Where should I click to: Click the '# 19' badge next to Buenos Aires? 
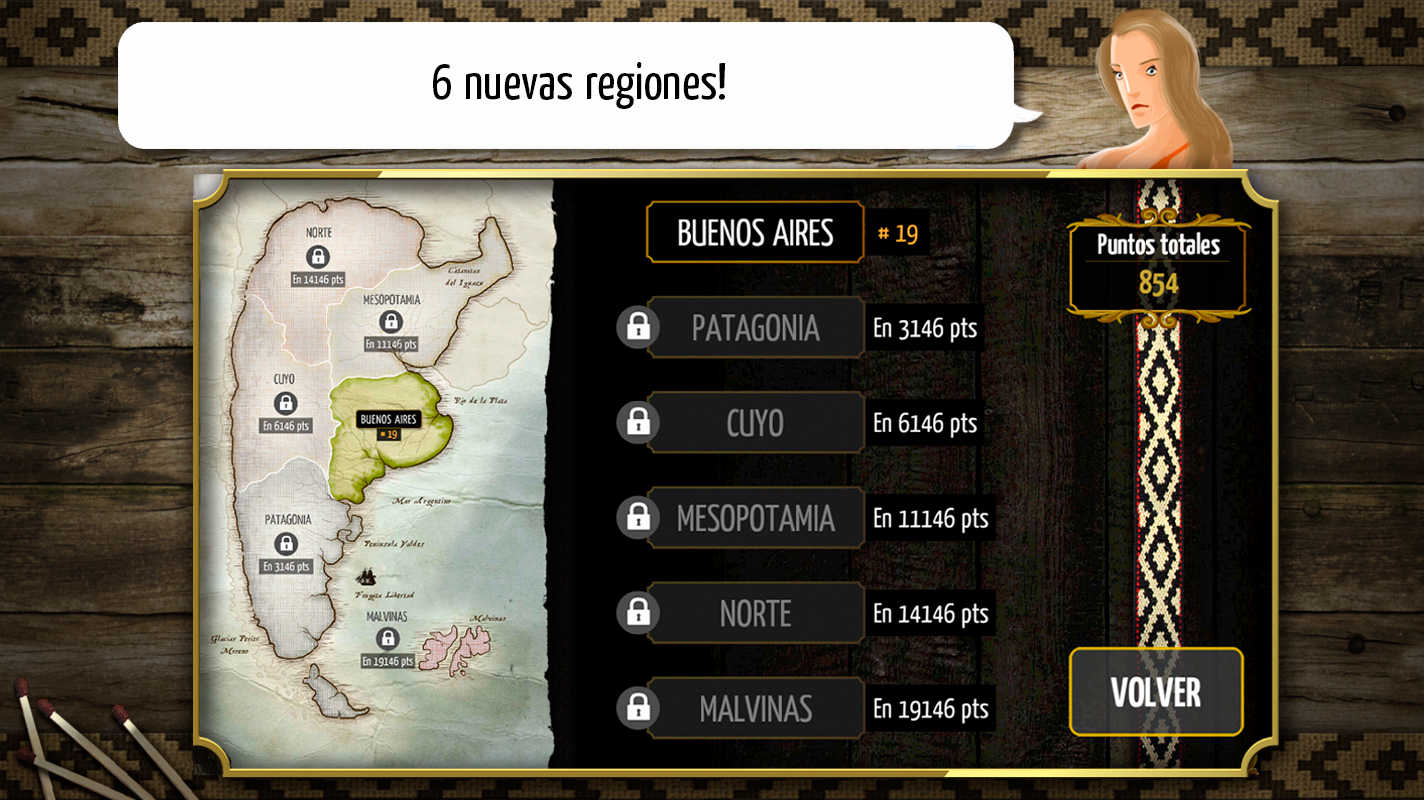coord(899,232)
